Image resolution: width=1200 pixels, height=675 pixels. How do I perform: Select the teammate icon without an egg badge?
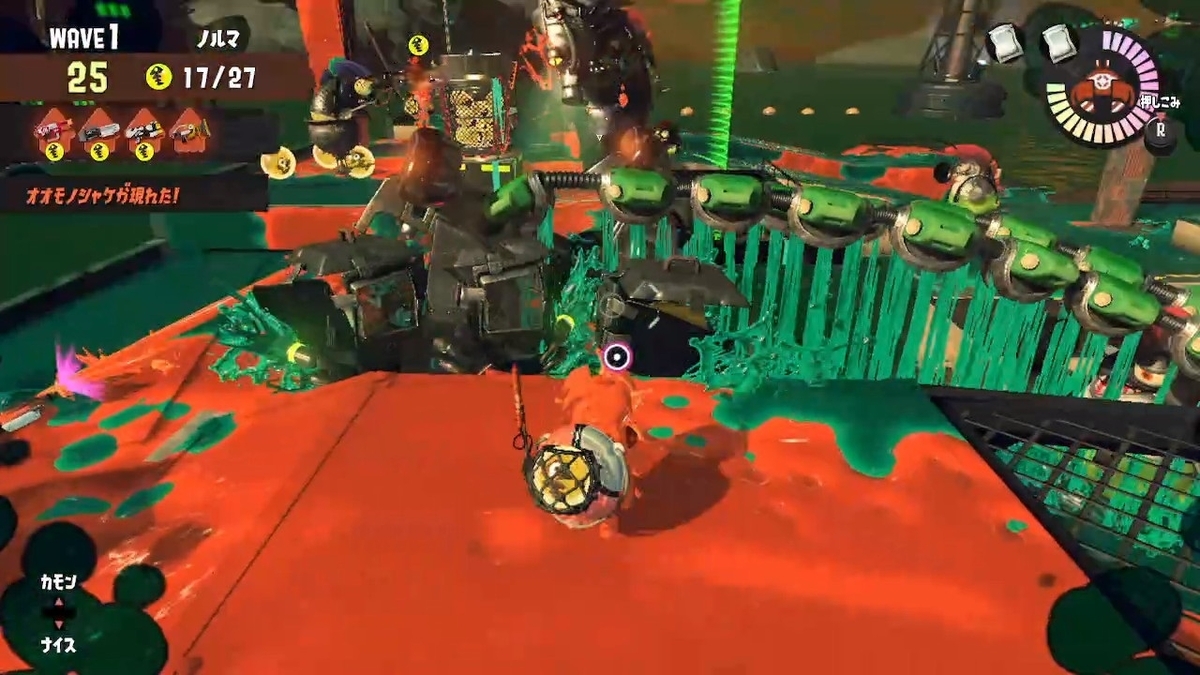point(190,131)
